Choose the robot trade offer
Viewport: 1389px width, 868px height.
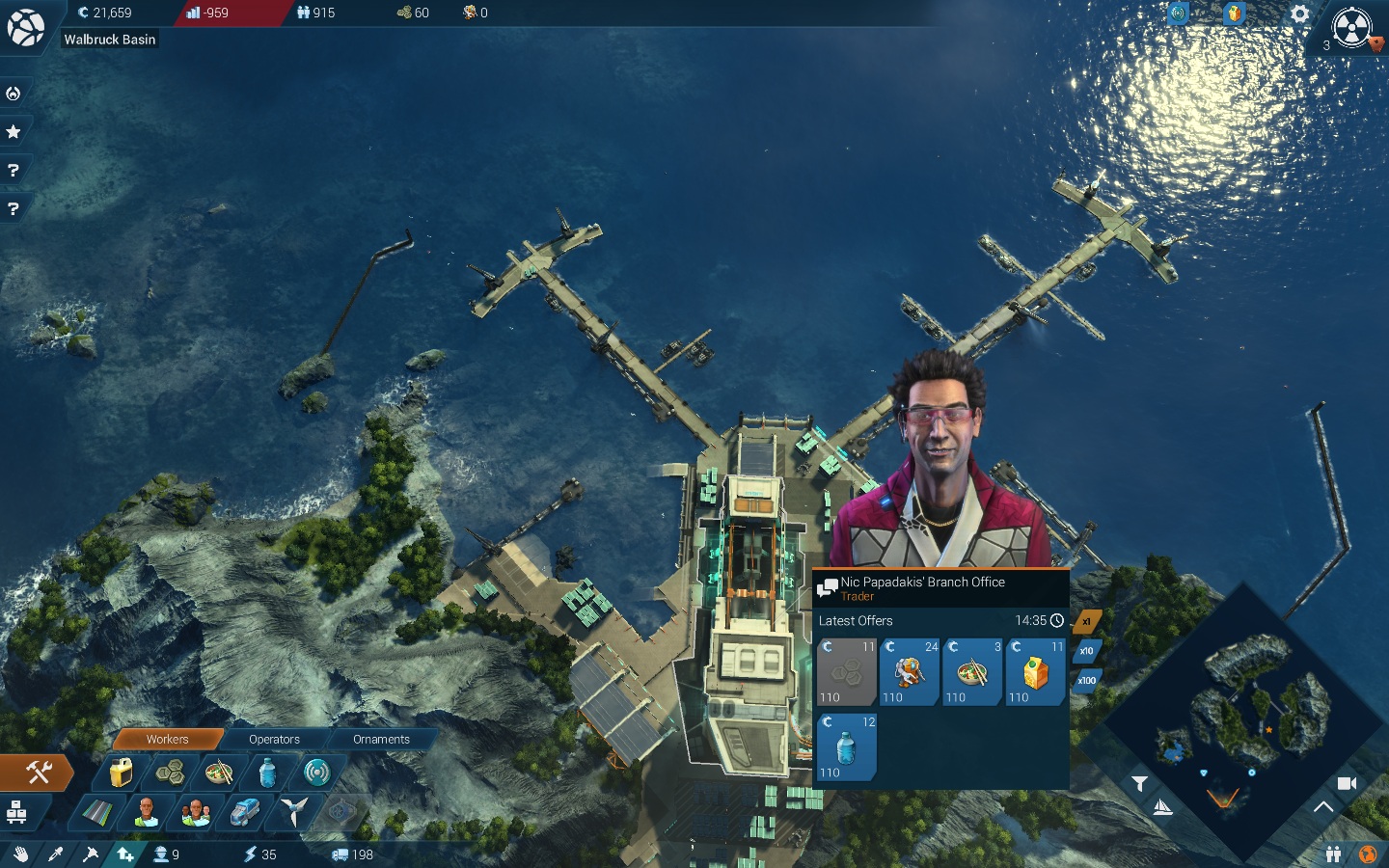click(909, 672)
